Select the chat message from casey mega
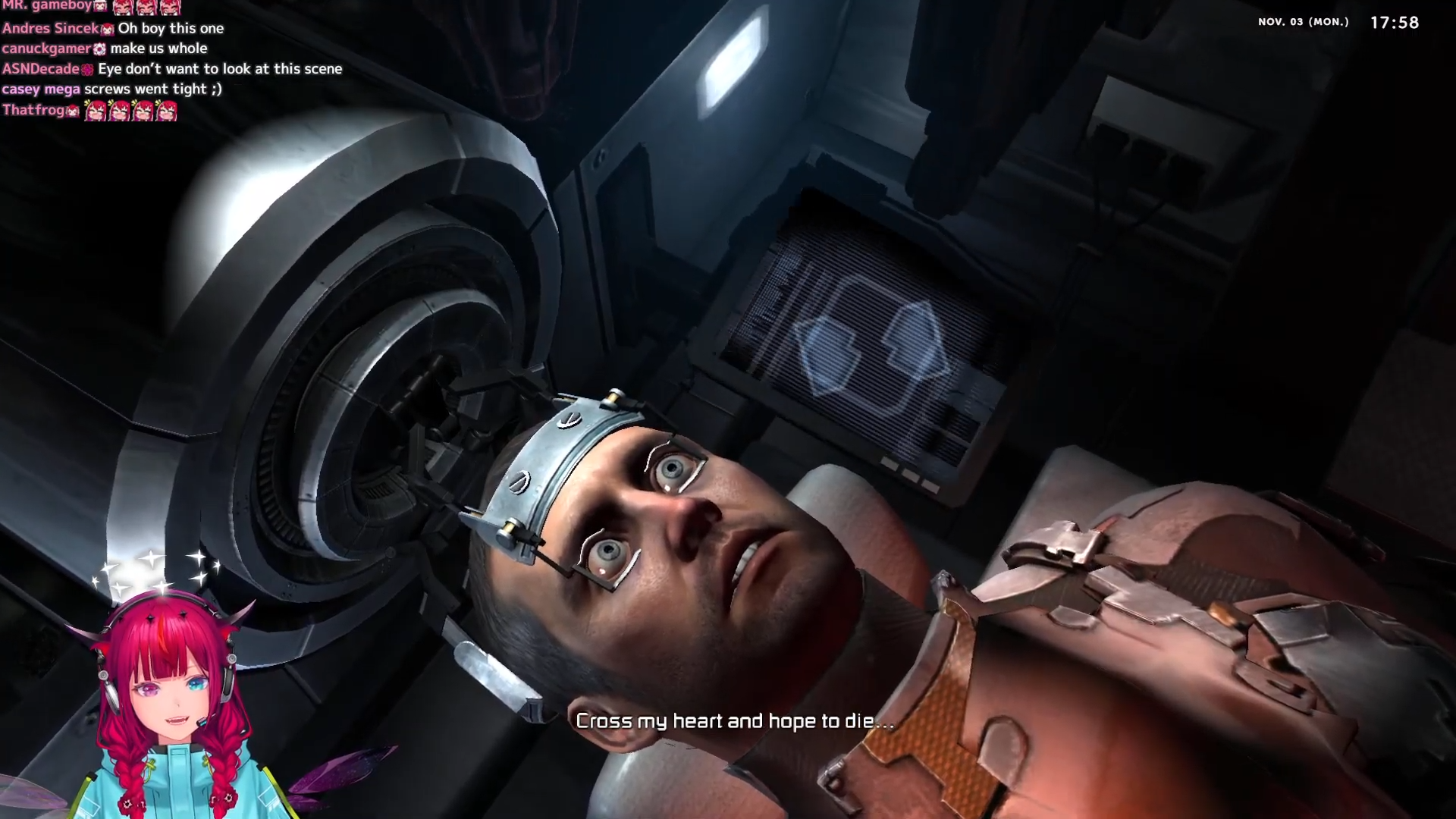Viewport: 1456px width, 819px height. coord(152,89)
